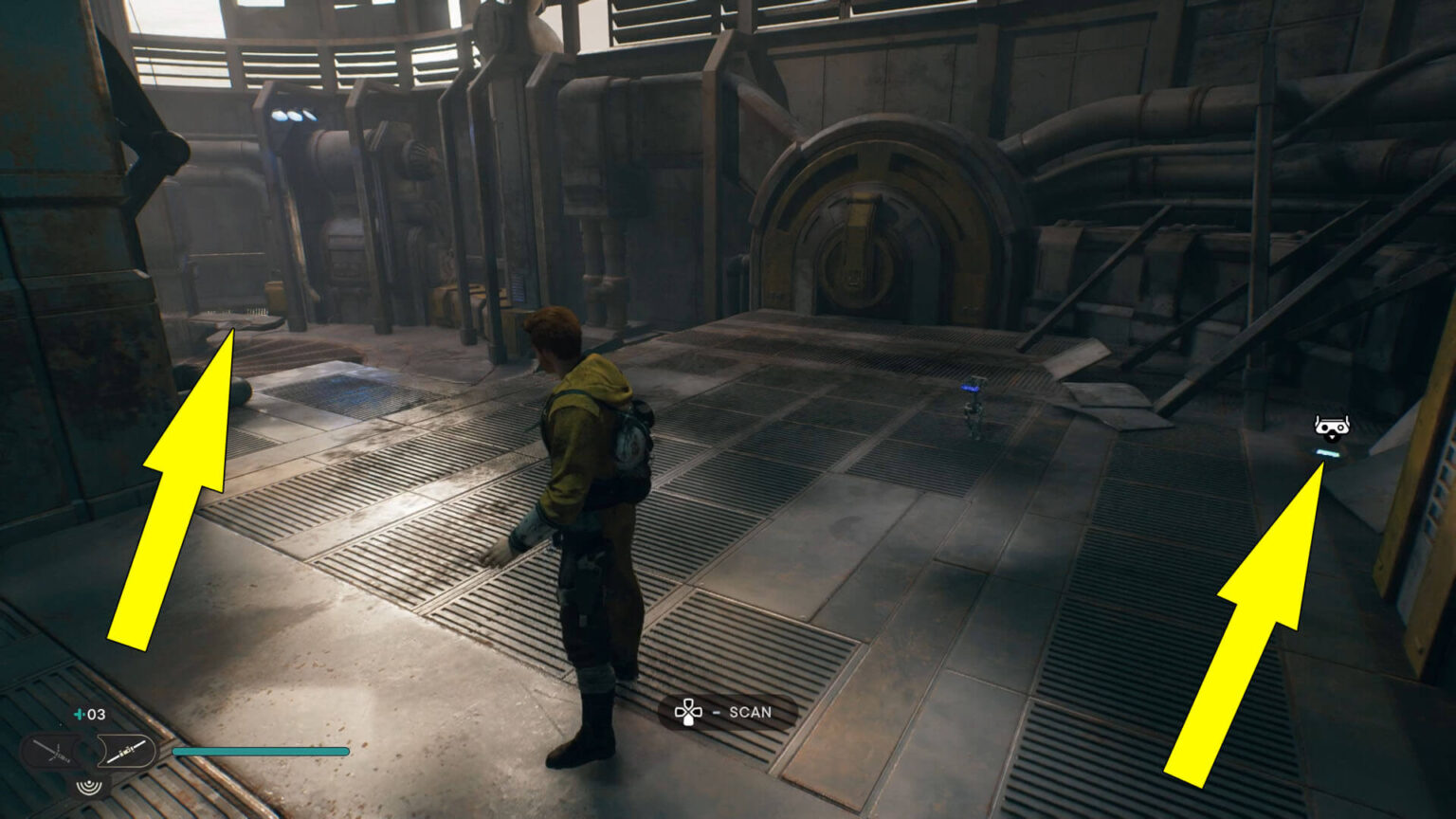Choose the highlighted double-bladed lightsaber stance
This screenshot has height=819, width=1456.
125,752
